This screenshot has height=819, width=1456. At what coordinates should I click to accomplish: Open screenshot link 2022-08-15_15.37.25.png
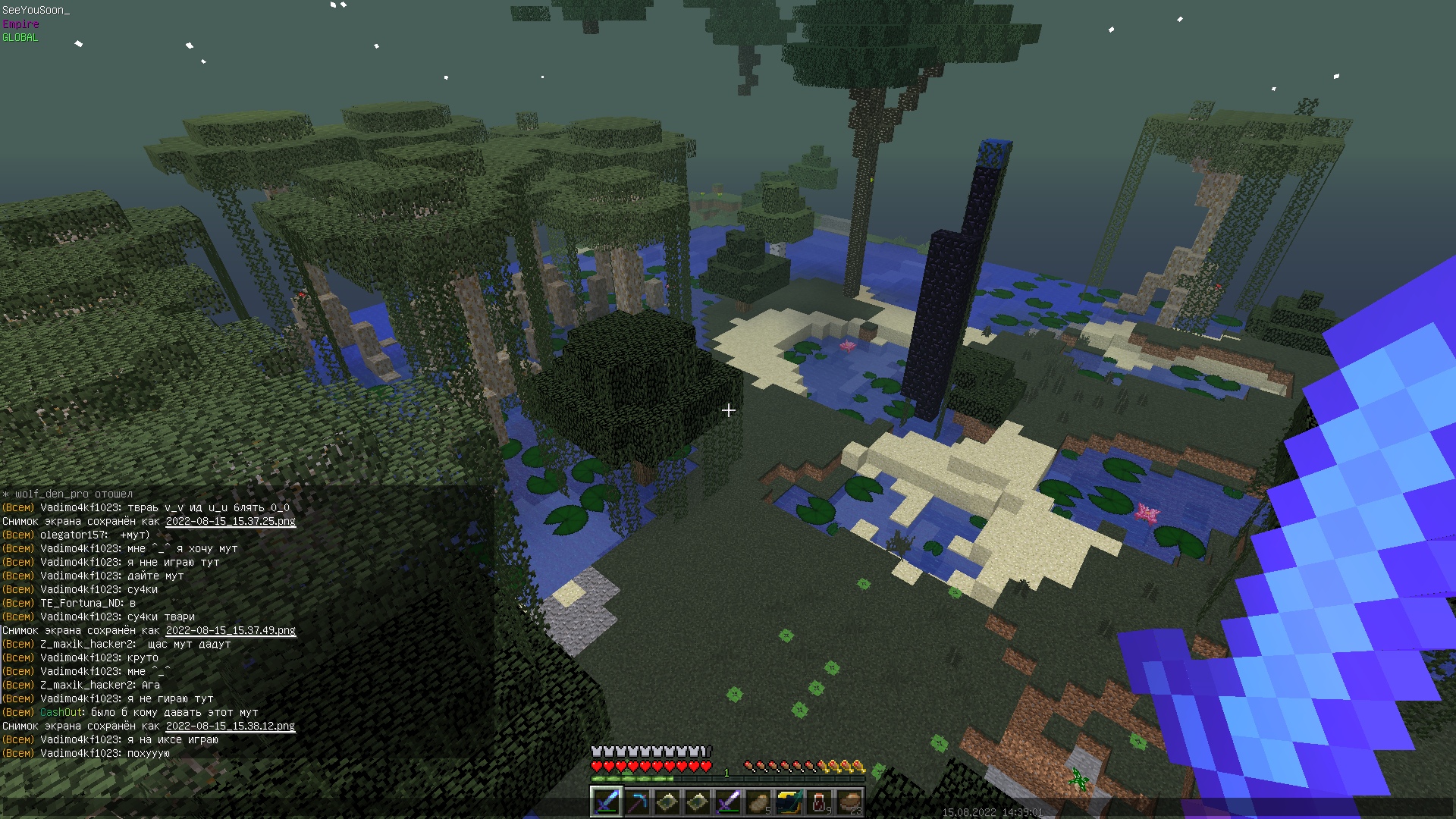pyautogui.click(x=231, y=521)
